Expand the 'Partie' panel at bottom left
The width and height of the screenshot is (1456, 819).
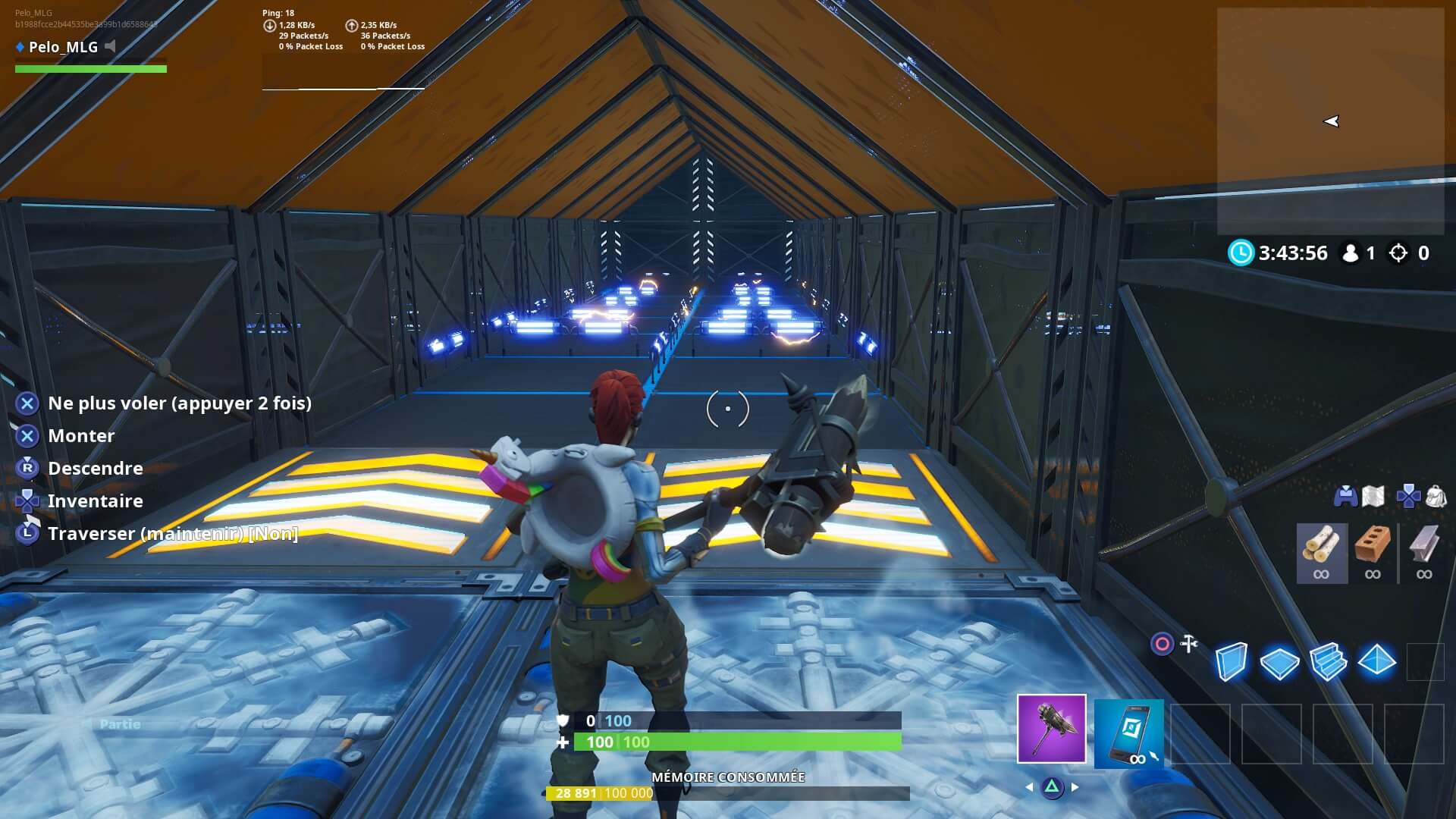(121, 724)
